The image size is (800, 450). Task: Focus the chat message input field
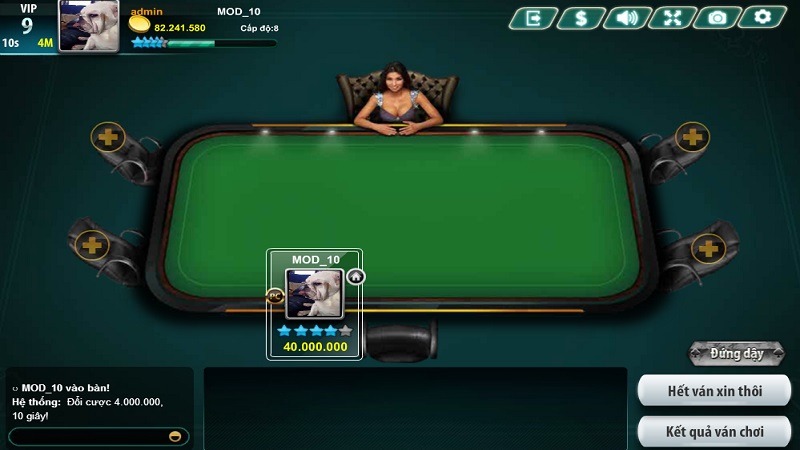pos(88,437)
